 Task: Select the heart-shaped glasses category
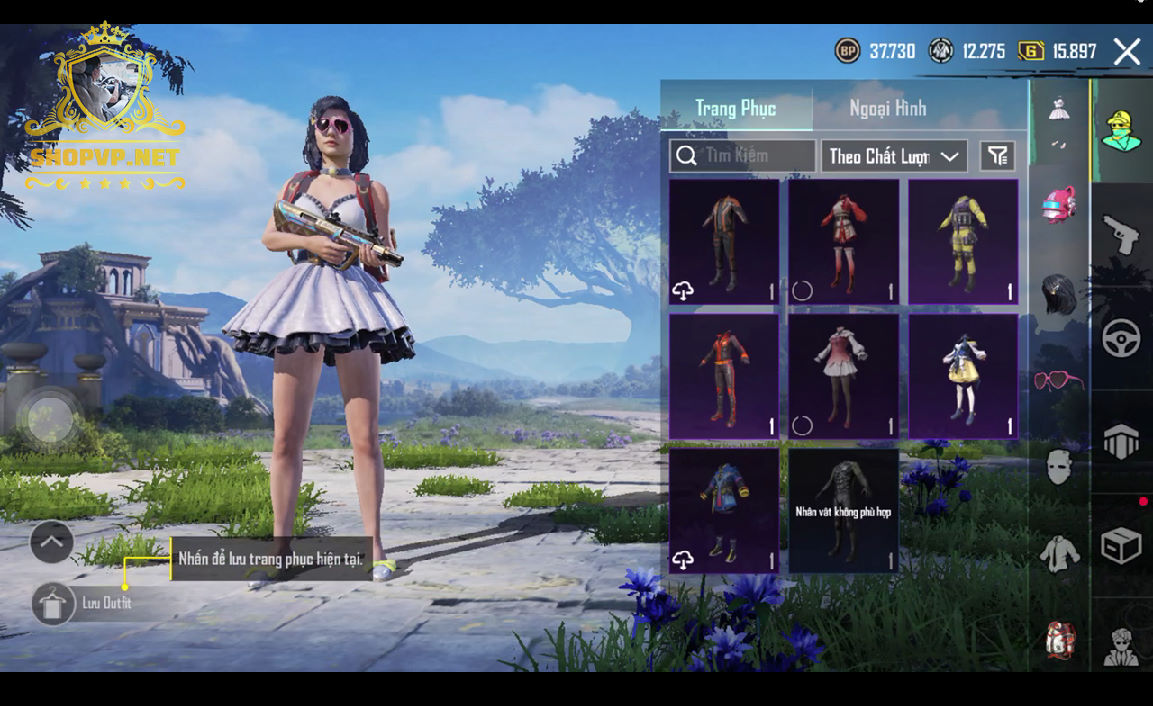(1059, 381)
